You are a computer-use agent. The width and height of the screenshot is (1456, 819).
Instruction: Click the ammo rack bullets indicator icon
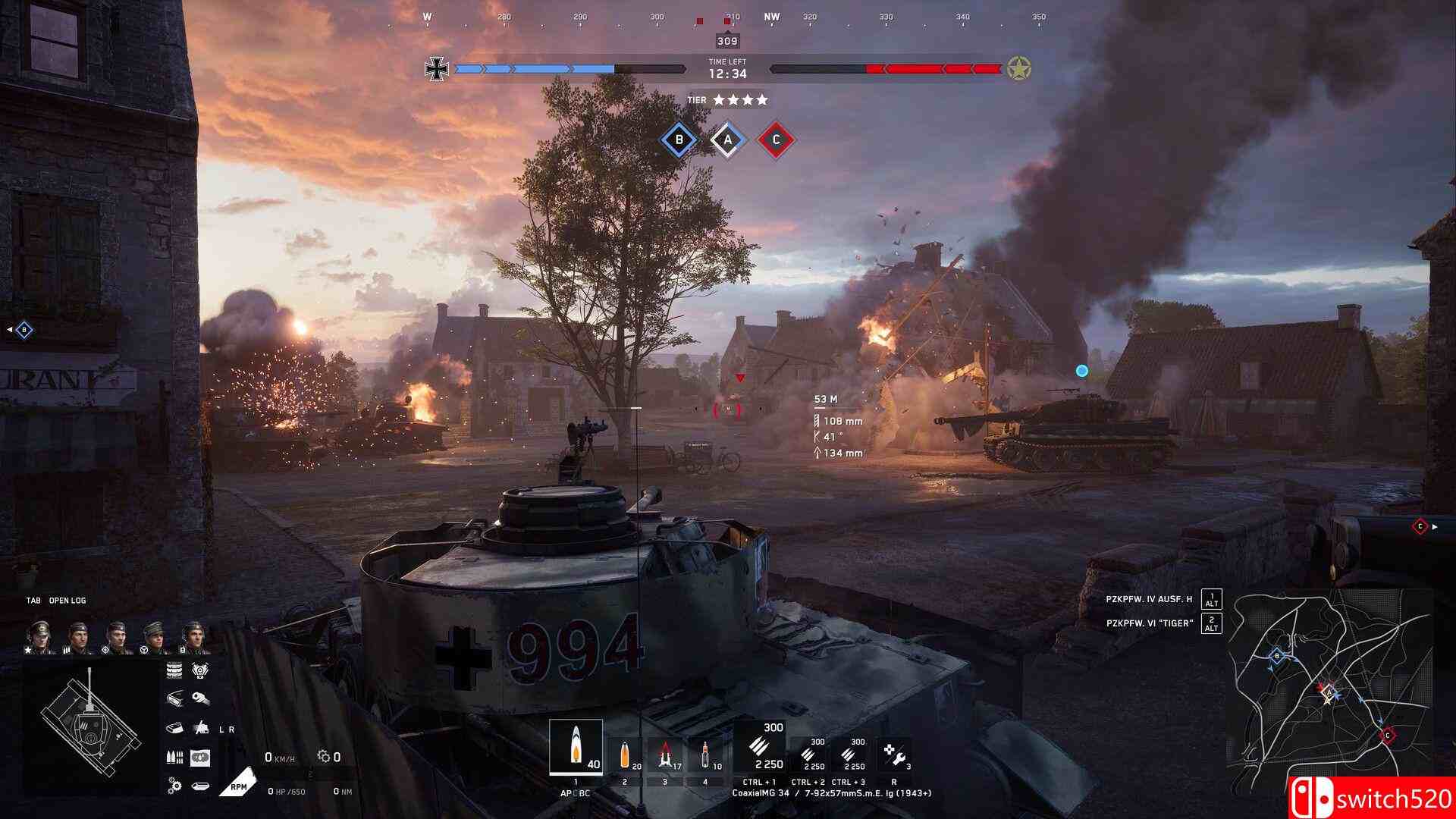tap(174, 755)
